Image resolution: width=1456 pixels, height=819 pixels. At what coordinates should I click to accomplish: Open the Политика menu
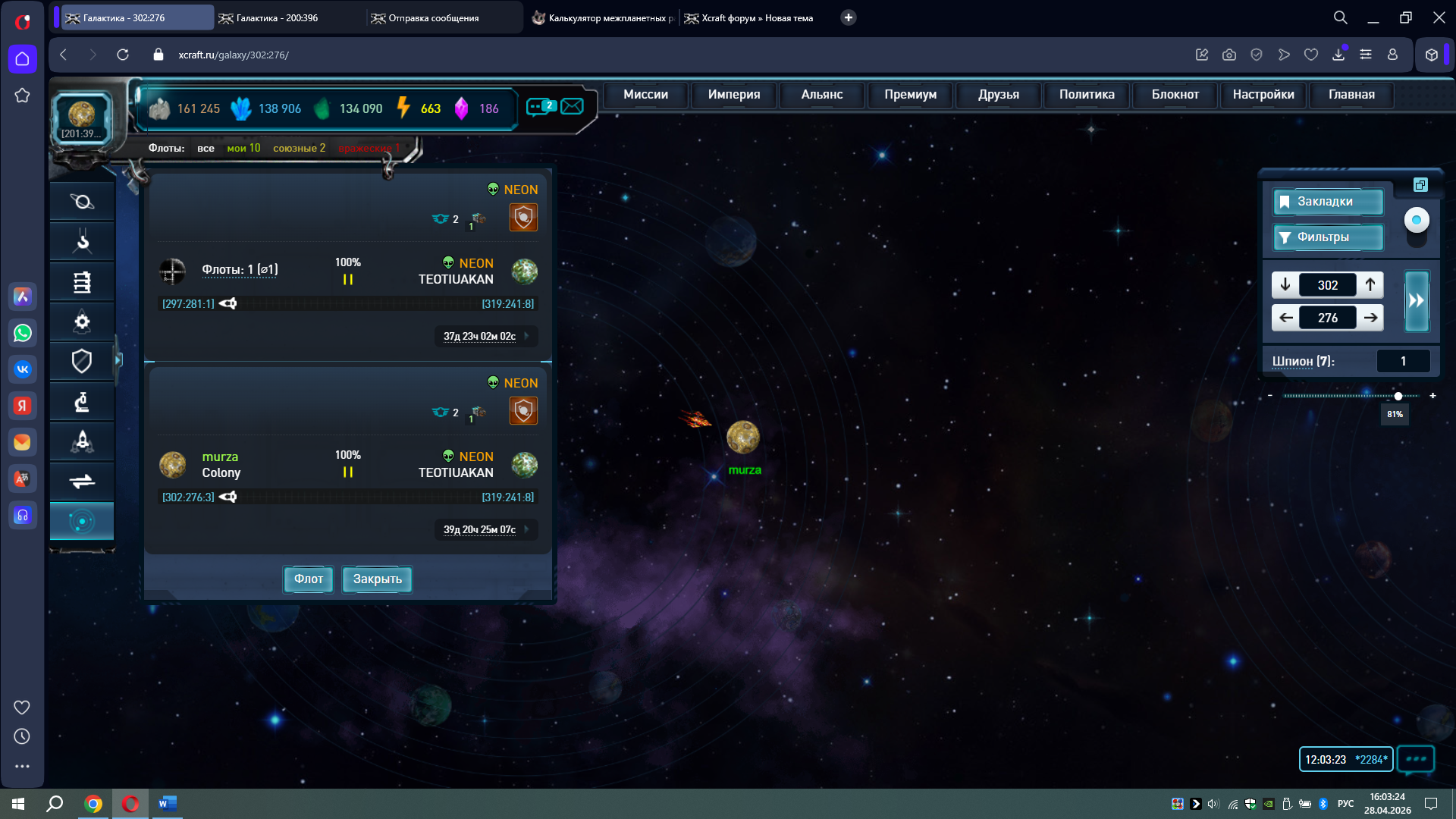1087,95
